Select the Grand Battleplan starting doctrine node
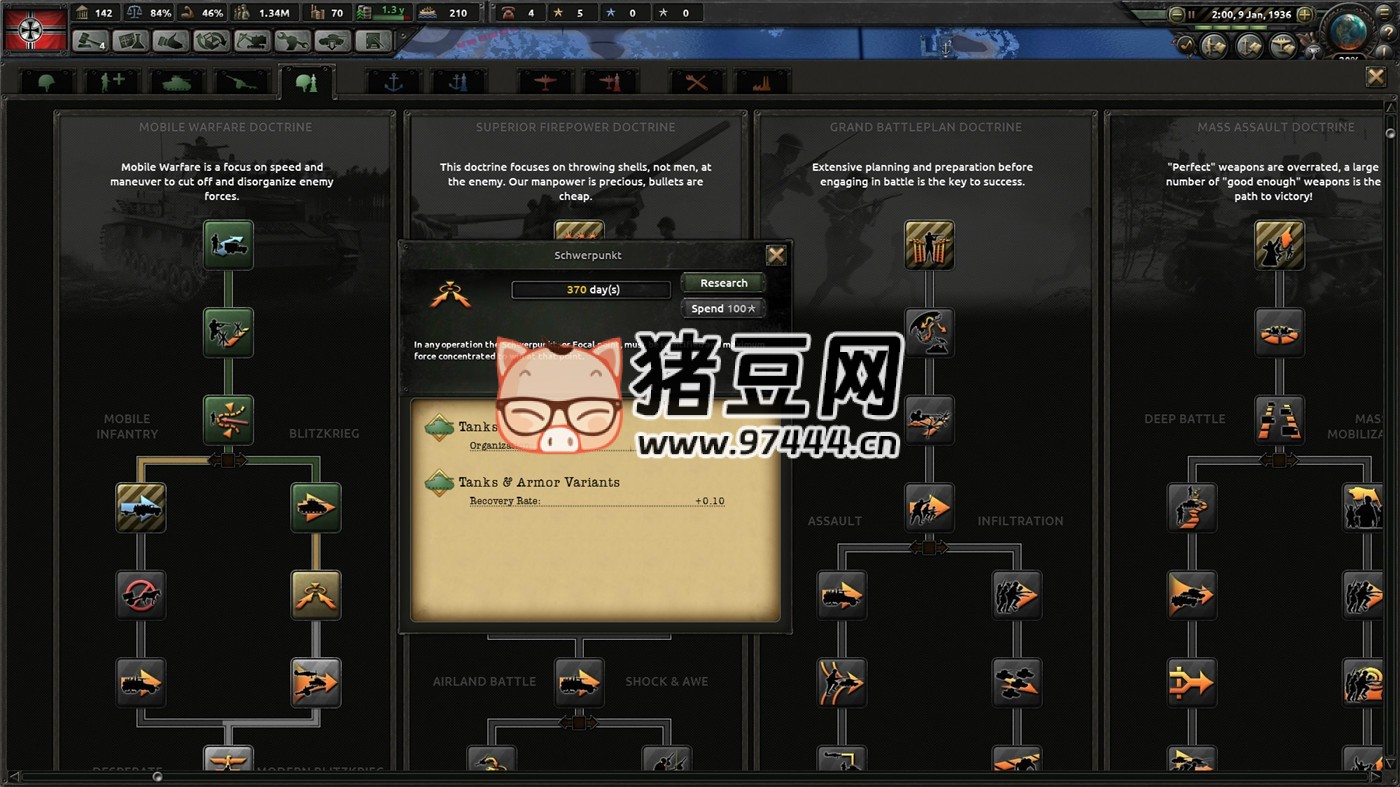1400x787 pixels. click(x=929, y=243)
